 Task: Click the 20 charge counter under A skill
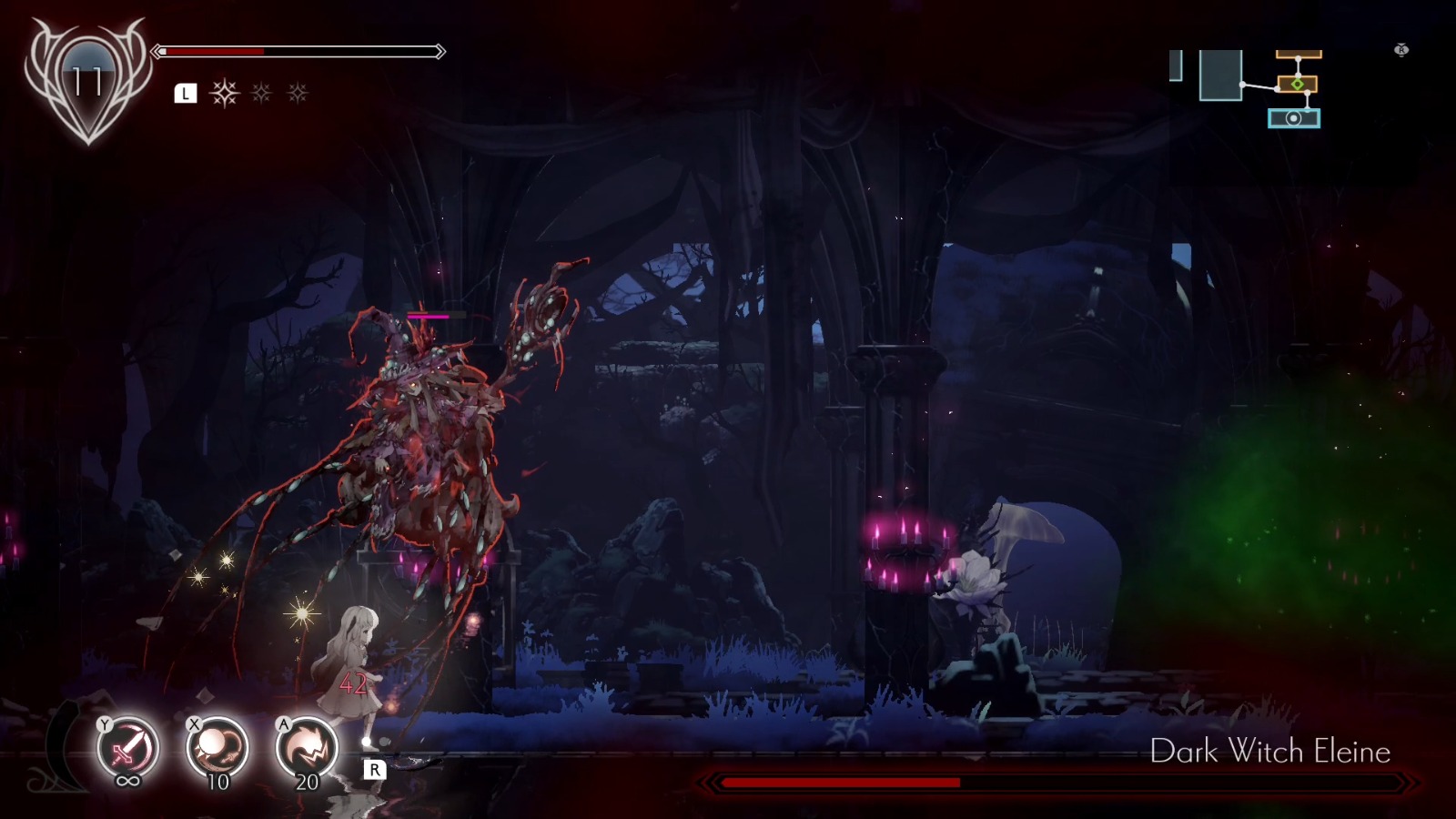307,781
